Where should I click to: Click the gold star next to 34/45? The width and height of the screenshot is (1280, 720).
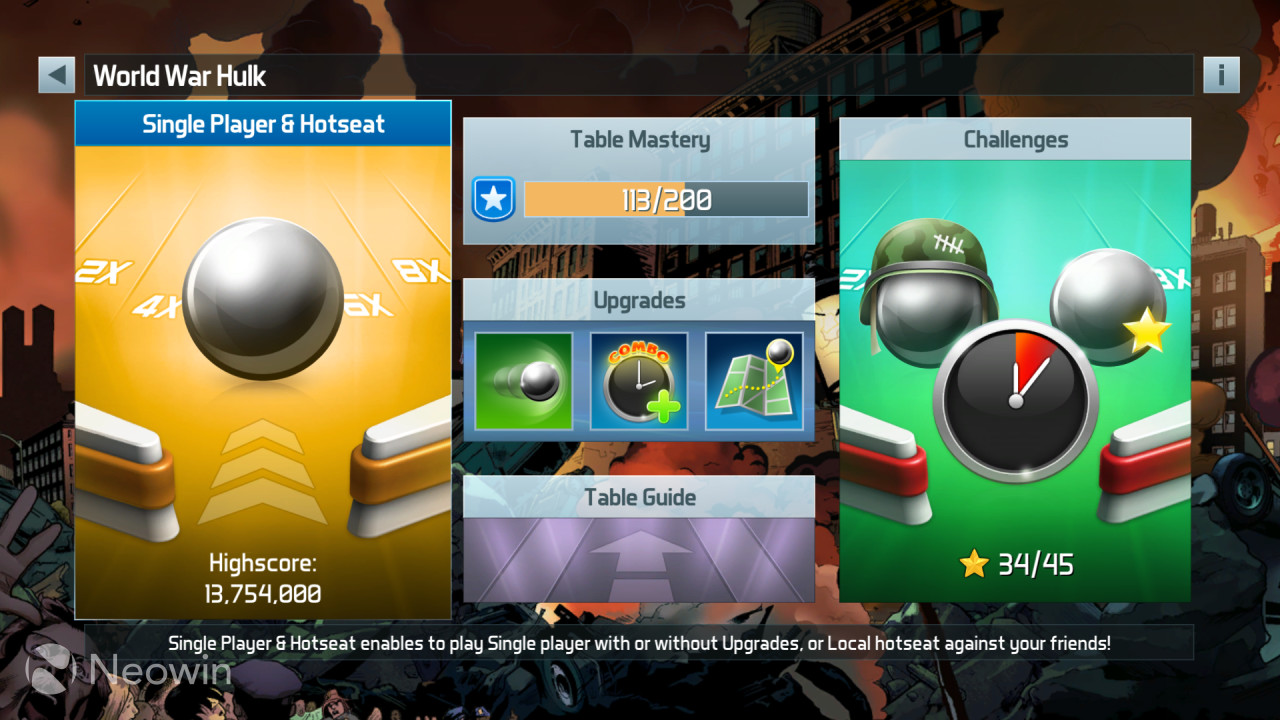click(975, 563)
